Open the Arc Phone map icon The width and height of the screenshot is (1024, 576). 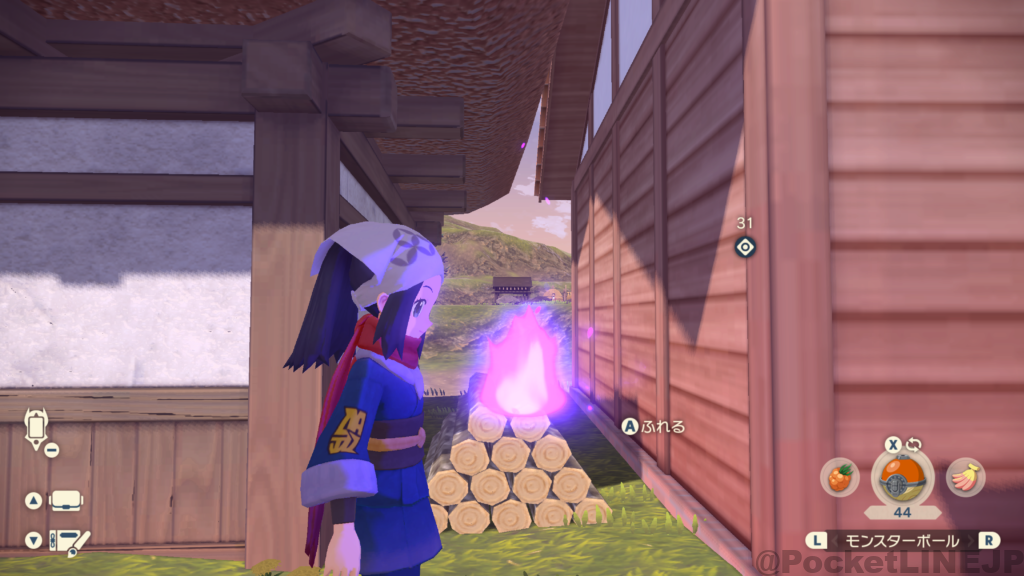click(x=38, y=430)
